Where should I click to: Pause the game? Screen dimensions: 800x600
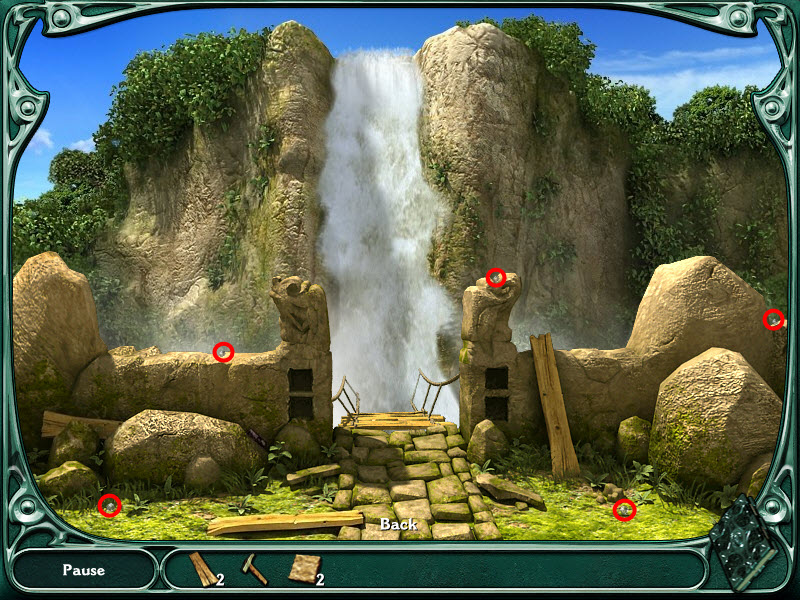[x=83, y=570]
